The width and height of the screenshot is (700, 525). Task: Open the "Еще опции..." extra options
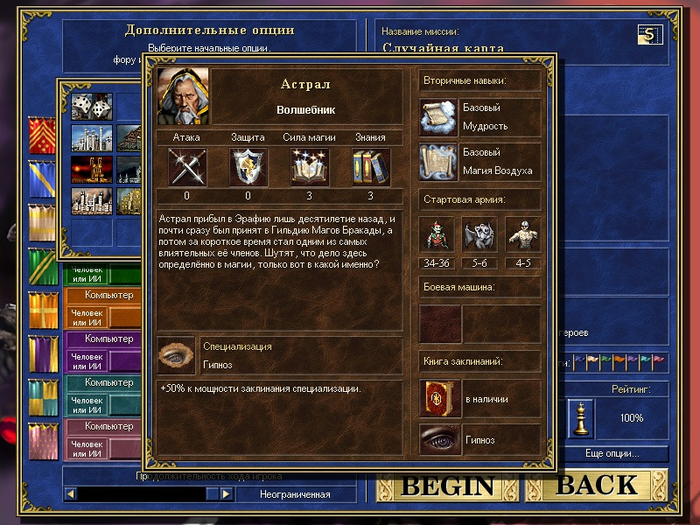click(611, 453)
